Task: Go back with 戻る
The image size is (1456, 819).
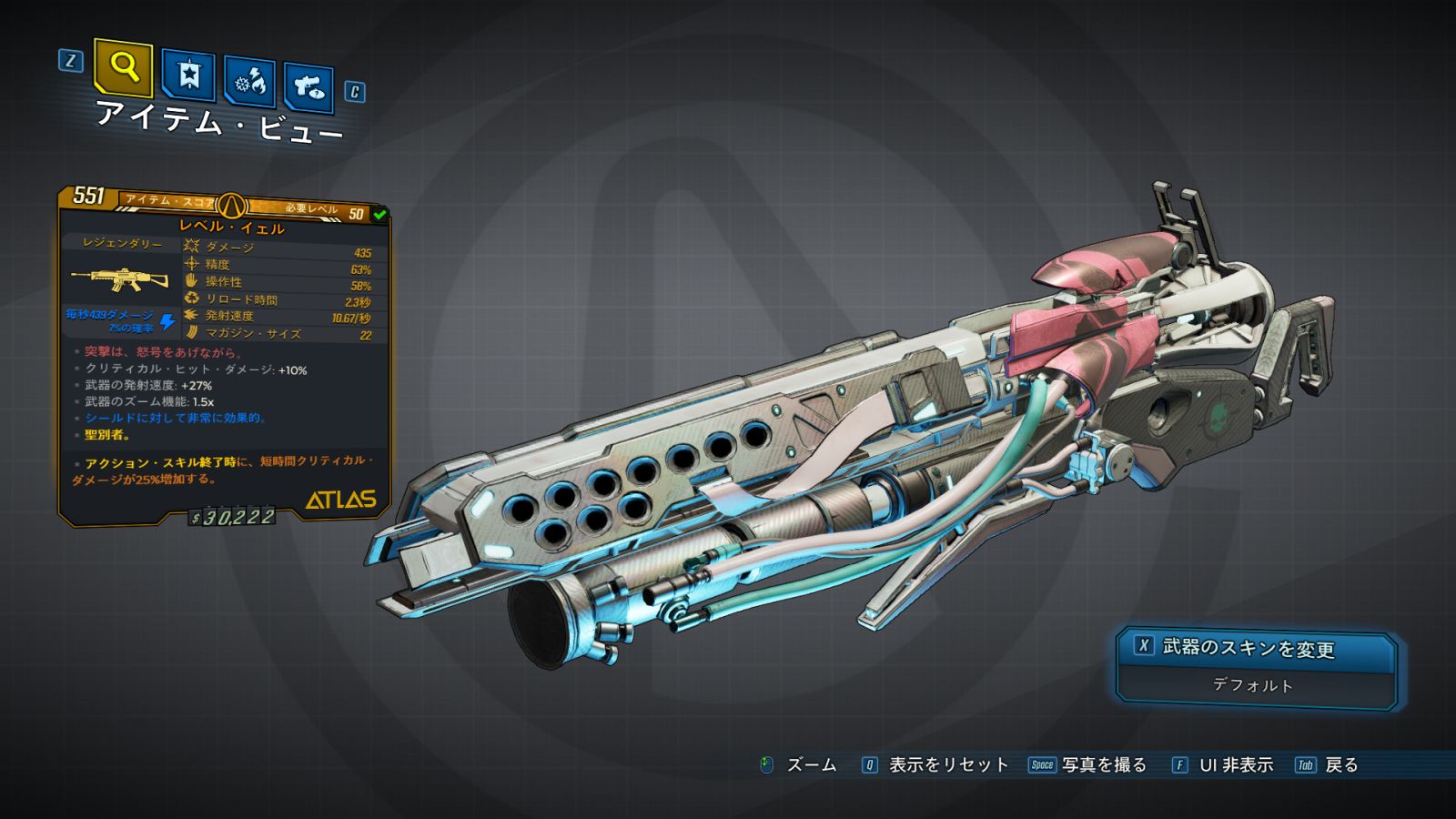Action: click(x=1328, y=765)
